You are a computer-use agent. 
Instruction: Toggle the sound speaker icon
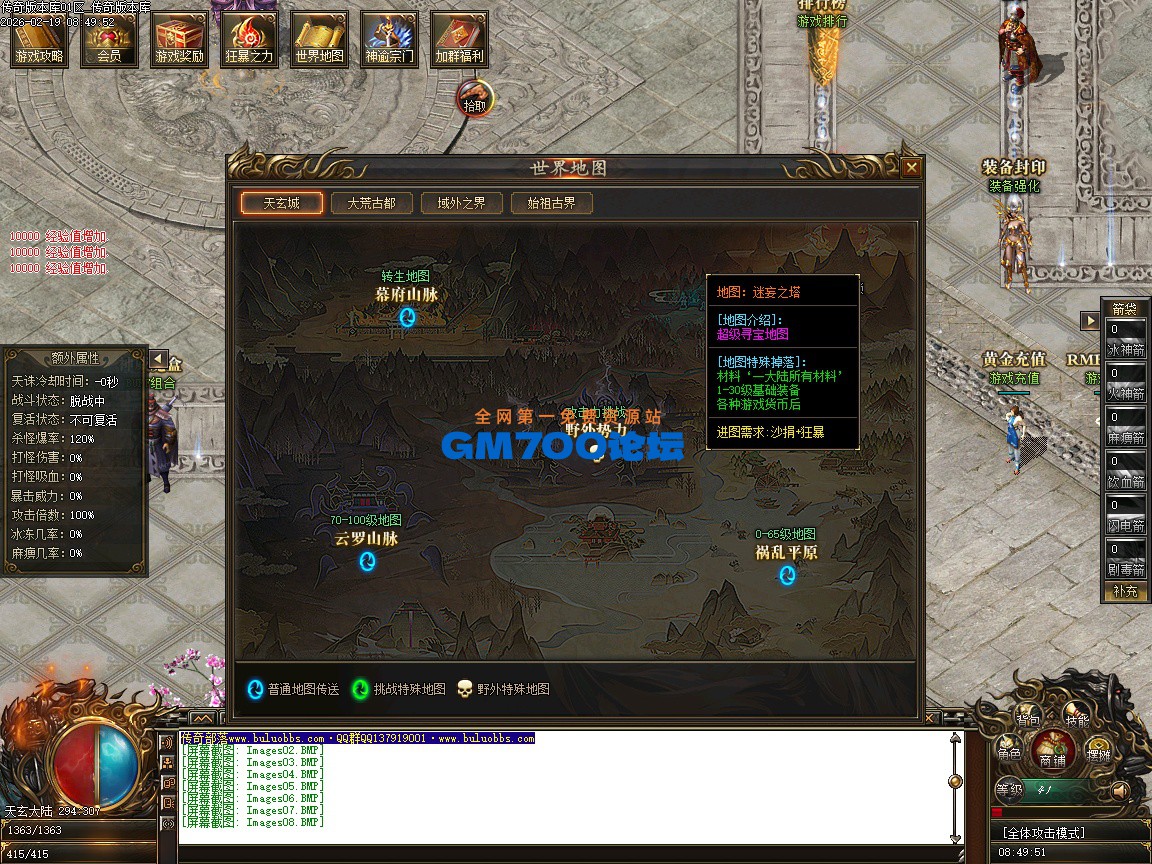click(1119, 791)
